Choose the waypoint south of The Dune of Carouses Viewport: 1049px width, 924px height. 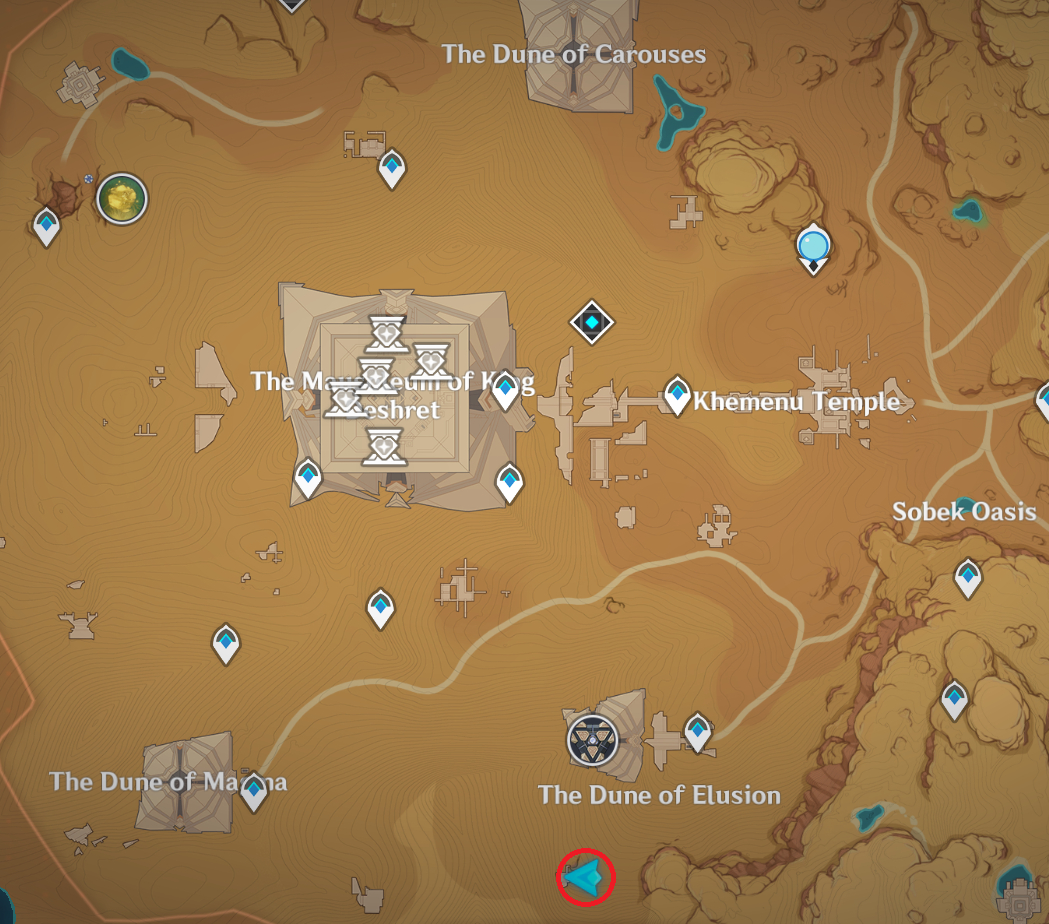click(x=393, y=168)
